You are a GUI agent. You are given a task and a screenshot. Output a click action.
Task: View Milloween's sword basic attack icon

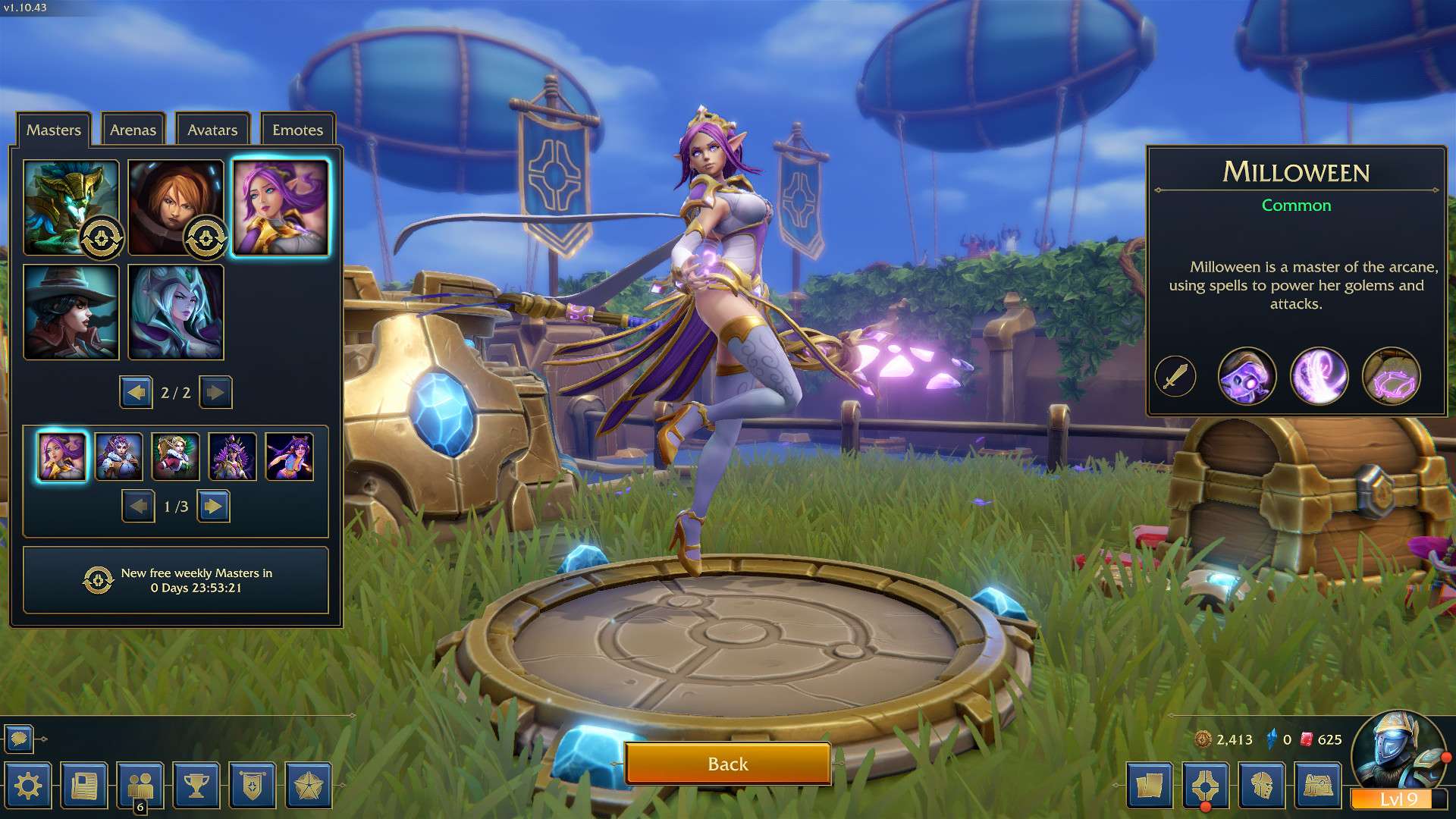click(1175, 376)
